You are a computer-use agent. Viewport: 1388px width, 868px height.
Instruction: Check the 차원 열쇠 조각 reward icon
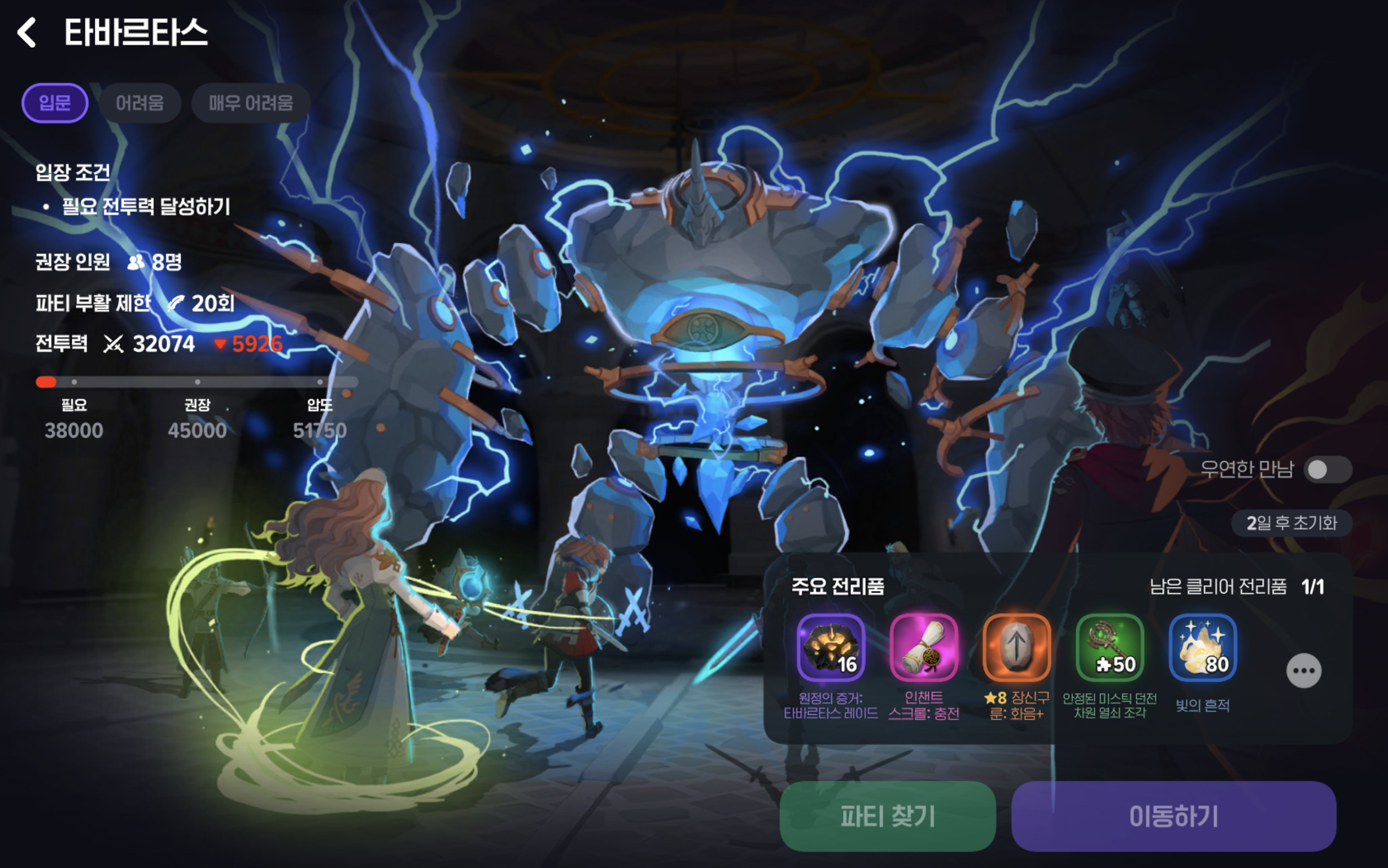click(x=1110, y=647)
